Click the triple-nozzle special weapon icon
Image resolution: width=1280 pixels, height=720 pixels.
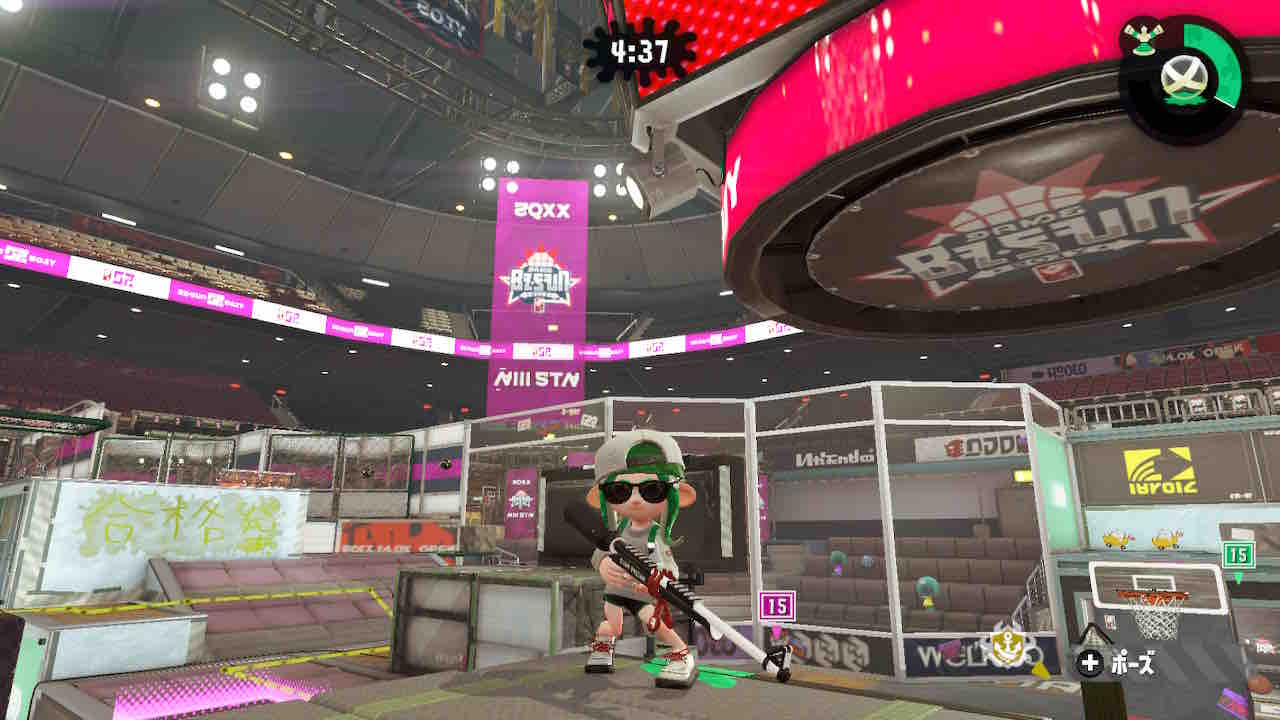[1140, 41]
